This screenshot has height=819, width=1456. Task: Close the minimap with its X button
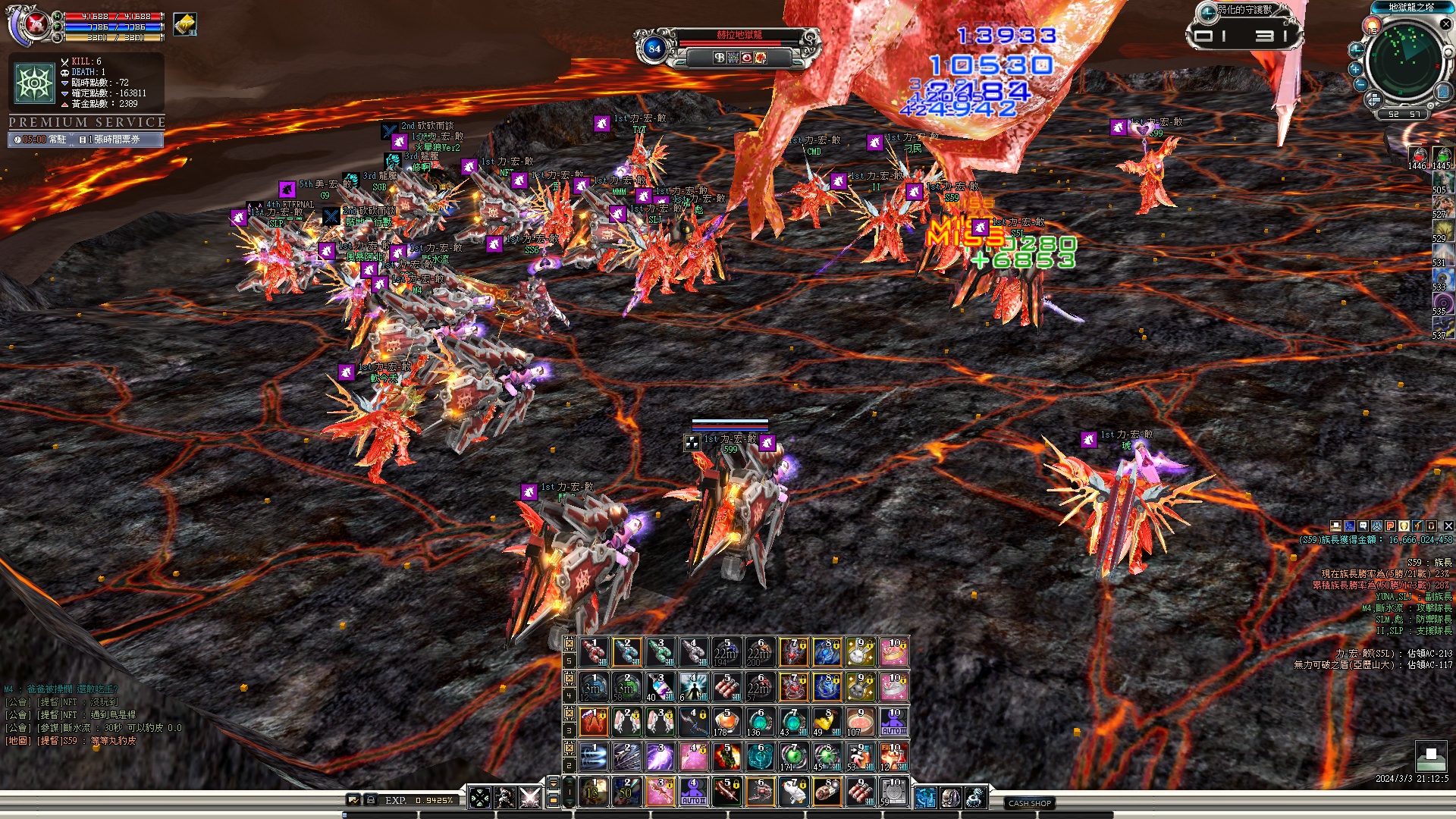[1445, 24]
